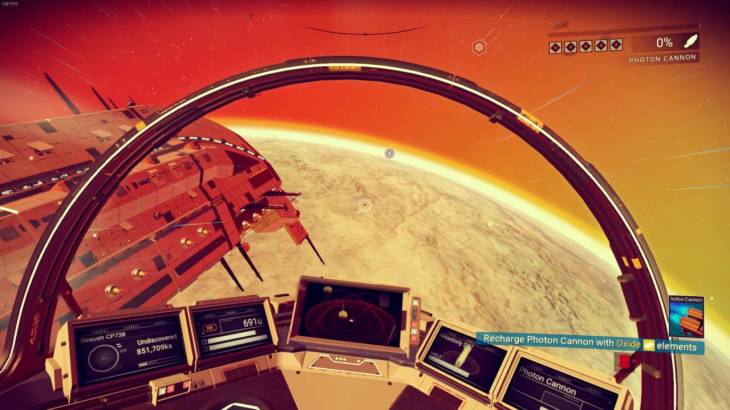Select the hexagon marker icon near top
Screen dimensions: 730x410
point(479,46)
